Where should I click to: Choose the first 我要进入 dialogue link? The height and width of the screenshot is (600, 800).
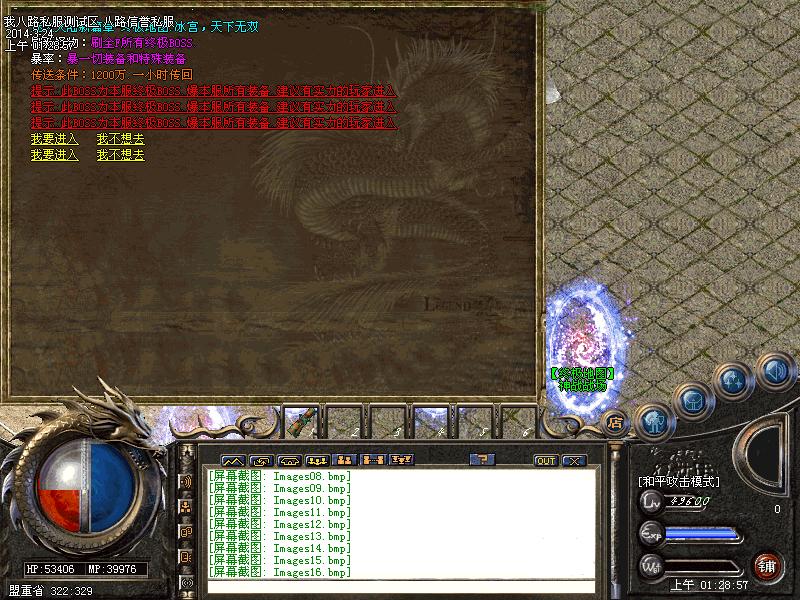pos(54,139)
